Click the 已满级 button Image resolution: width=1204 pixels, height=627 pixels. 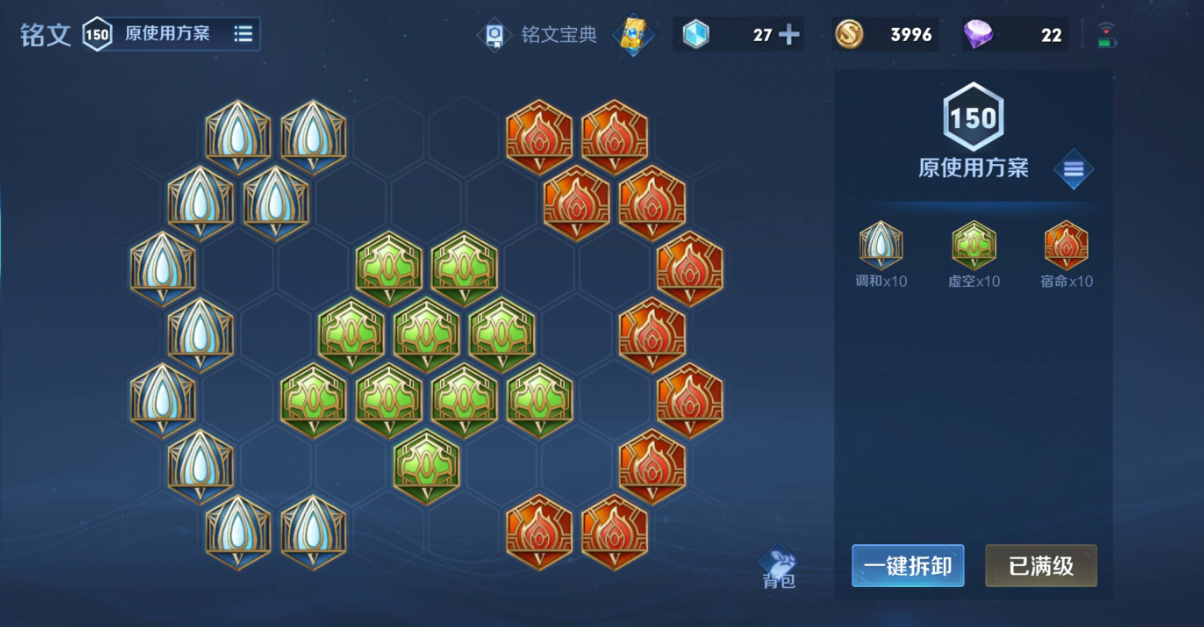click(x=1041, y=566)
